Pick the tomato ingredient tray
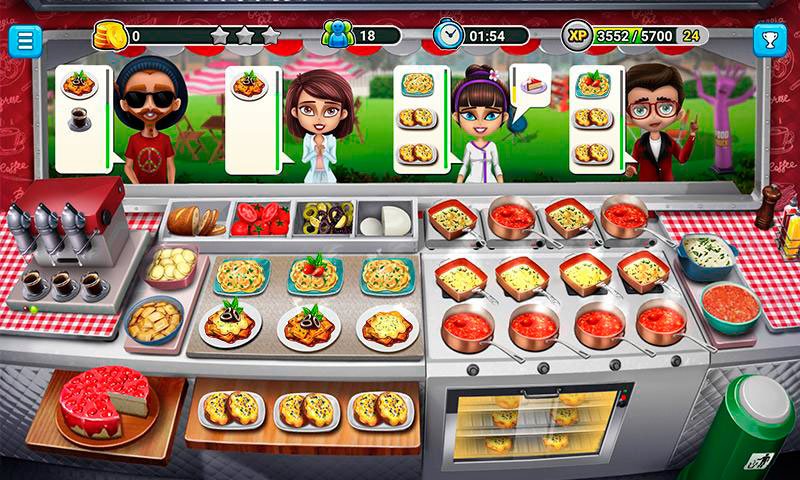The height and width of the screenshot is (480, 800). pos(260,218)
